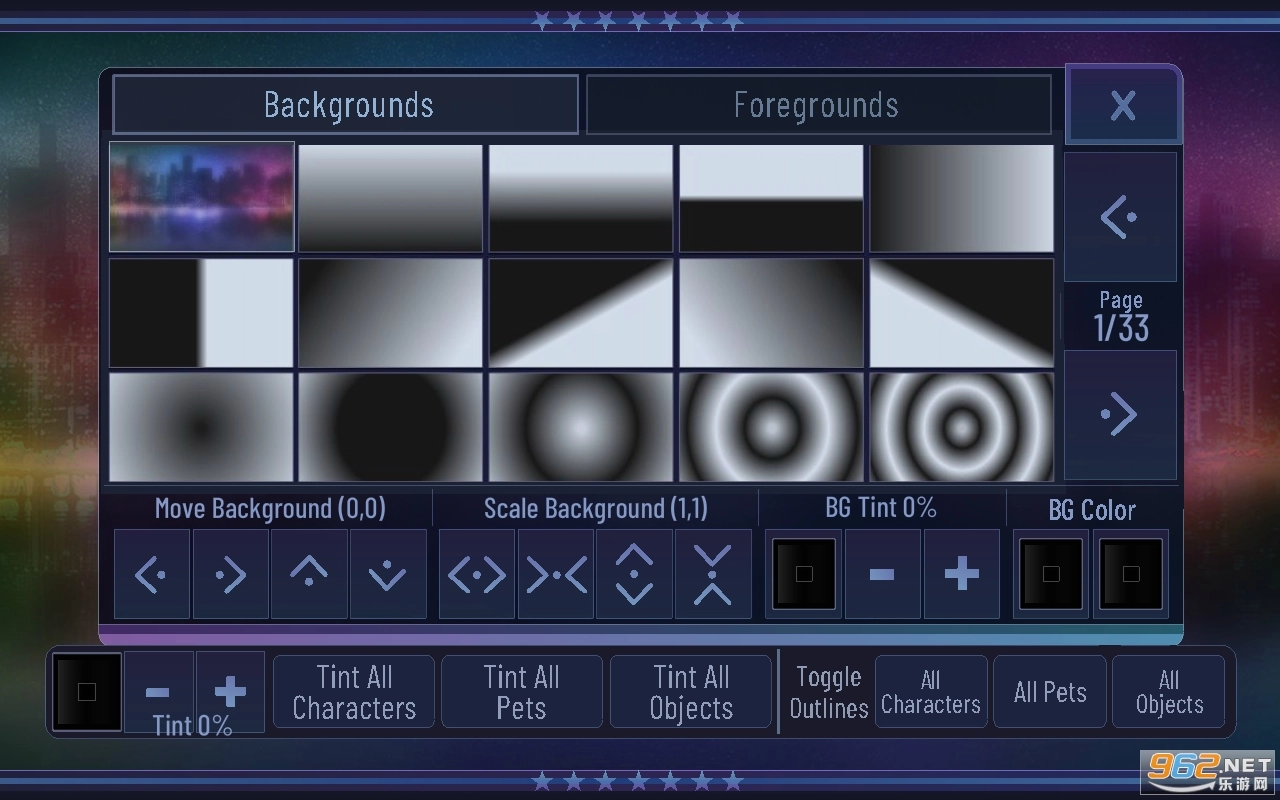Select the city skyline background thumbnail
The image size is (1280, 800).
(201, 196)
